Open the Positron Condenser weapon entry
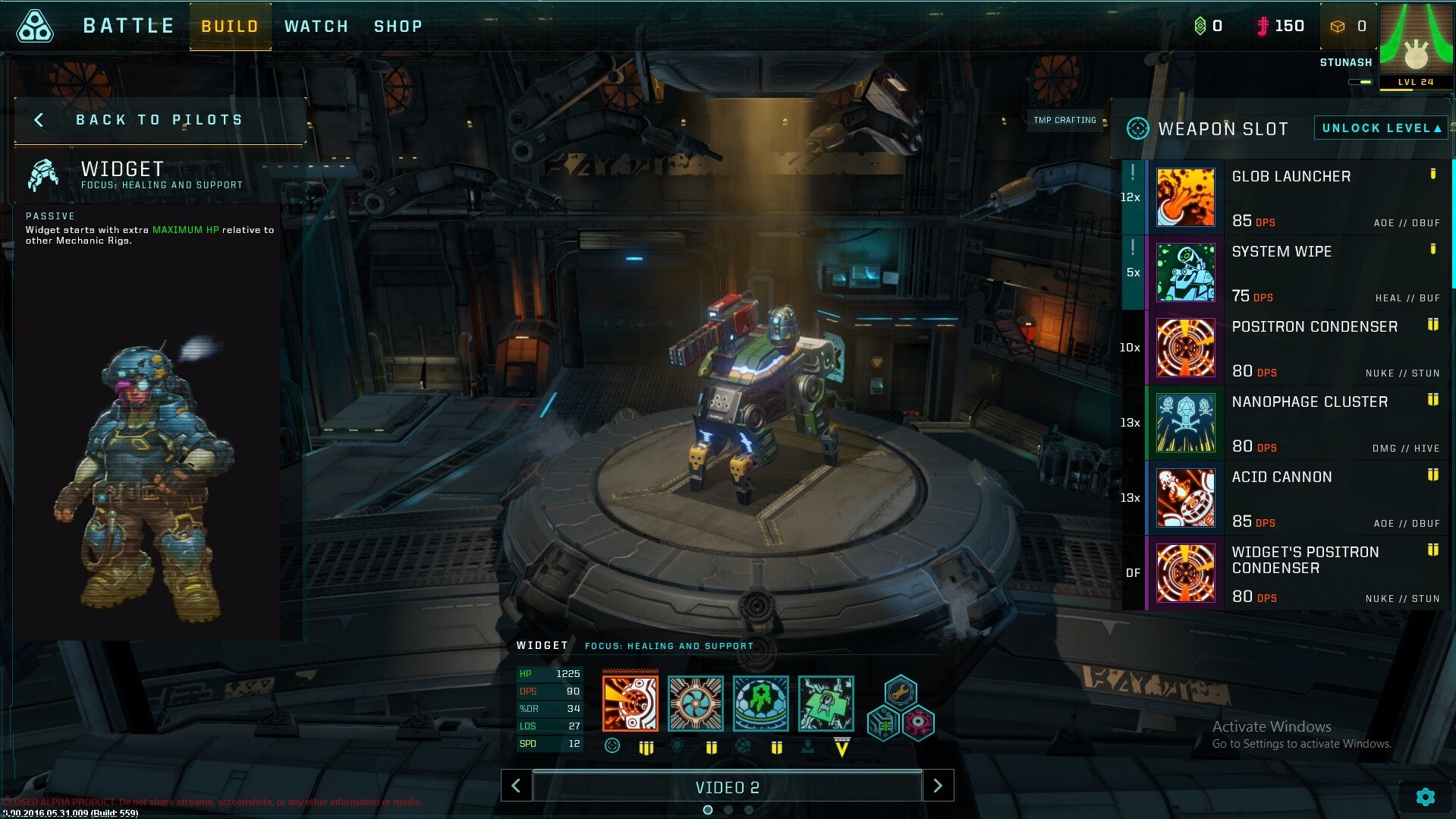Viewport: 1456px width, 819px height. coord(1185,348)
